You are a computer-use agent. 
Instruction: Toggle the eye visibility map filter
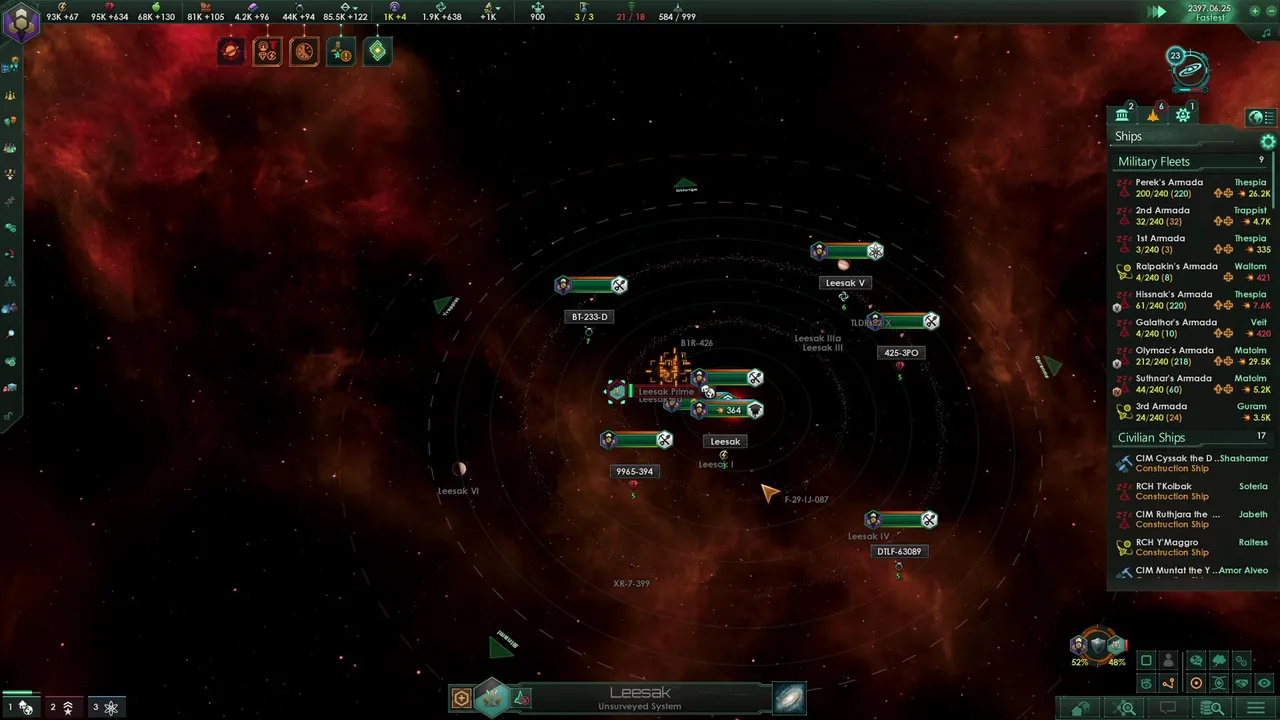pyautogui.click(x=1265, y=683)
